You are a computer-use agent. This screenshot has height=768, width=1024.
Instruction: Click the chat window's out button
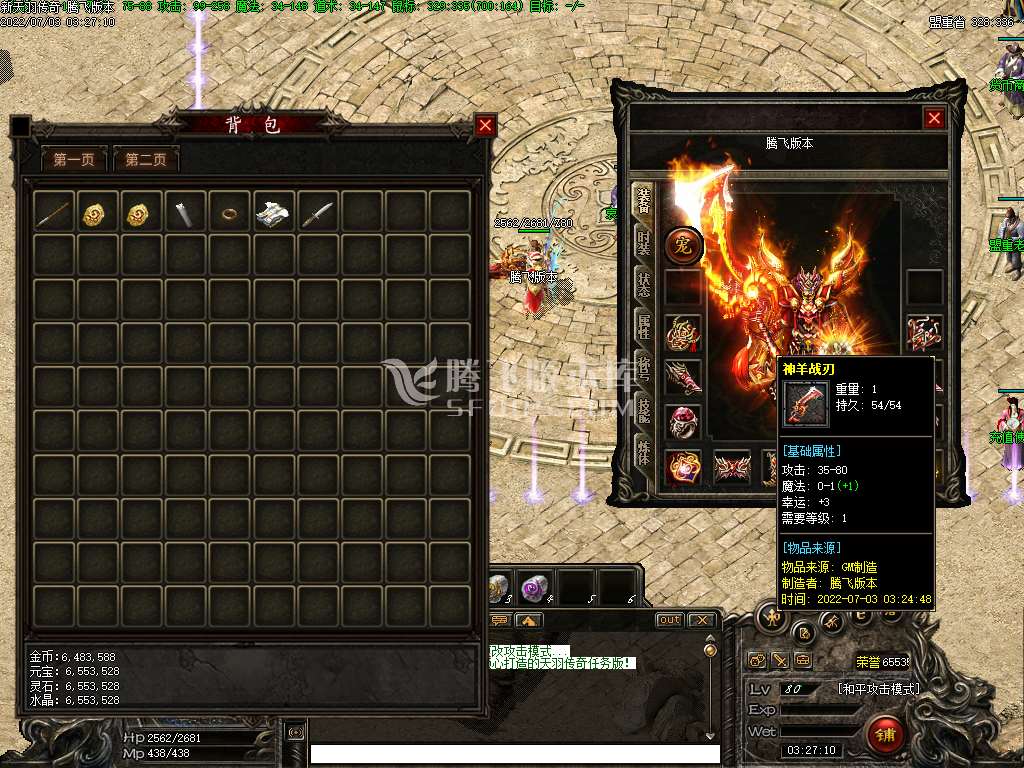coord(669,620)
